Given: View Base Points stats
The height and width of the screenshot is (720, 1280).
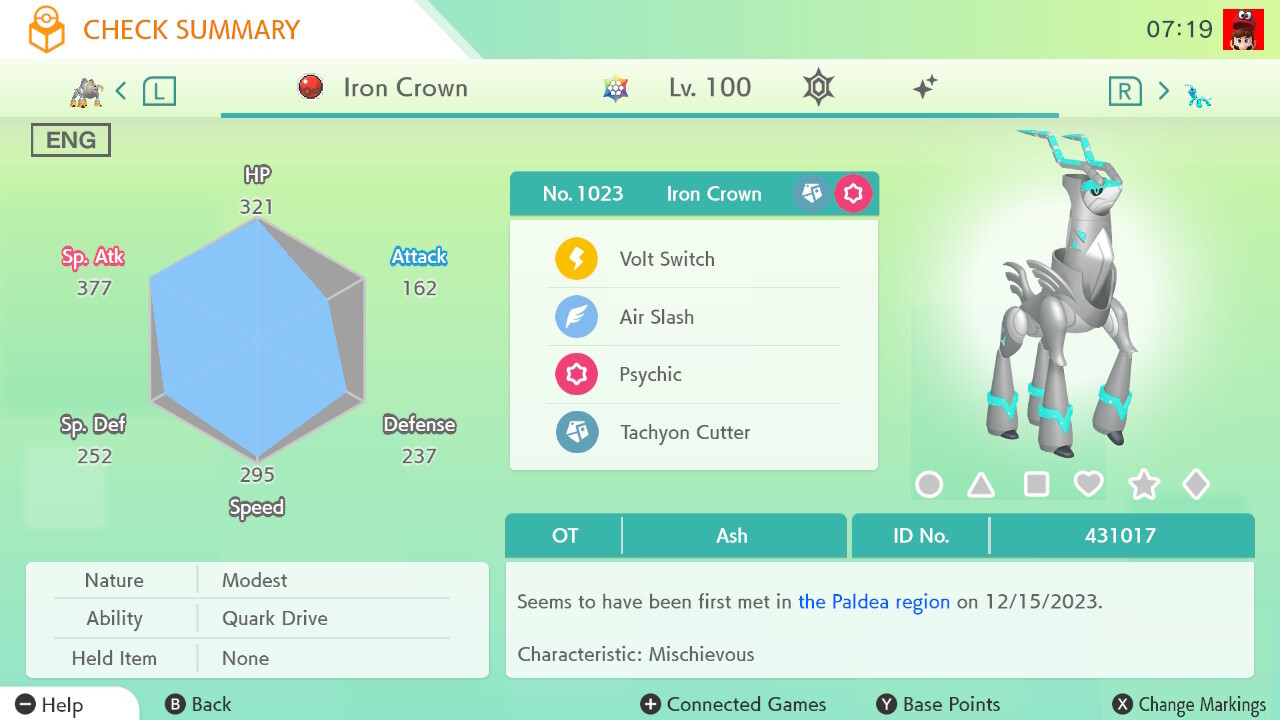Looking at the screenshot, I should coord(938,704).
